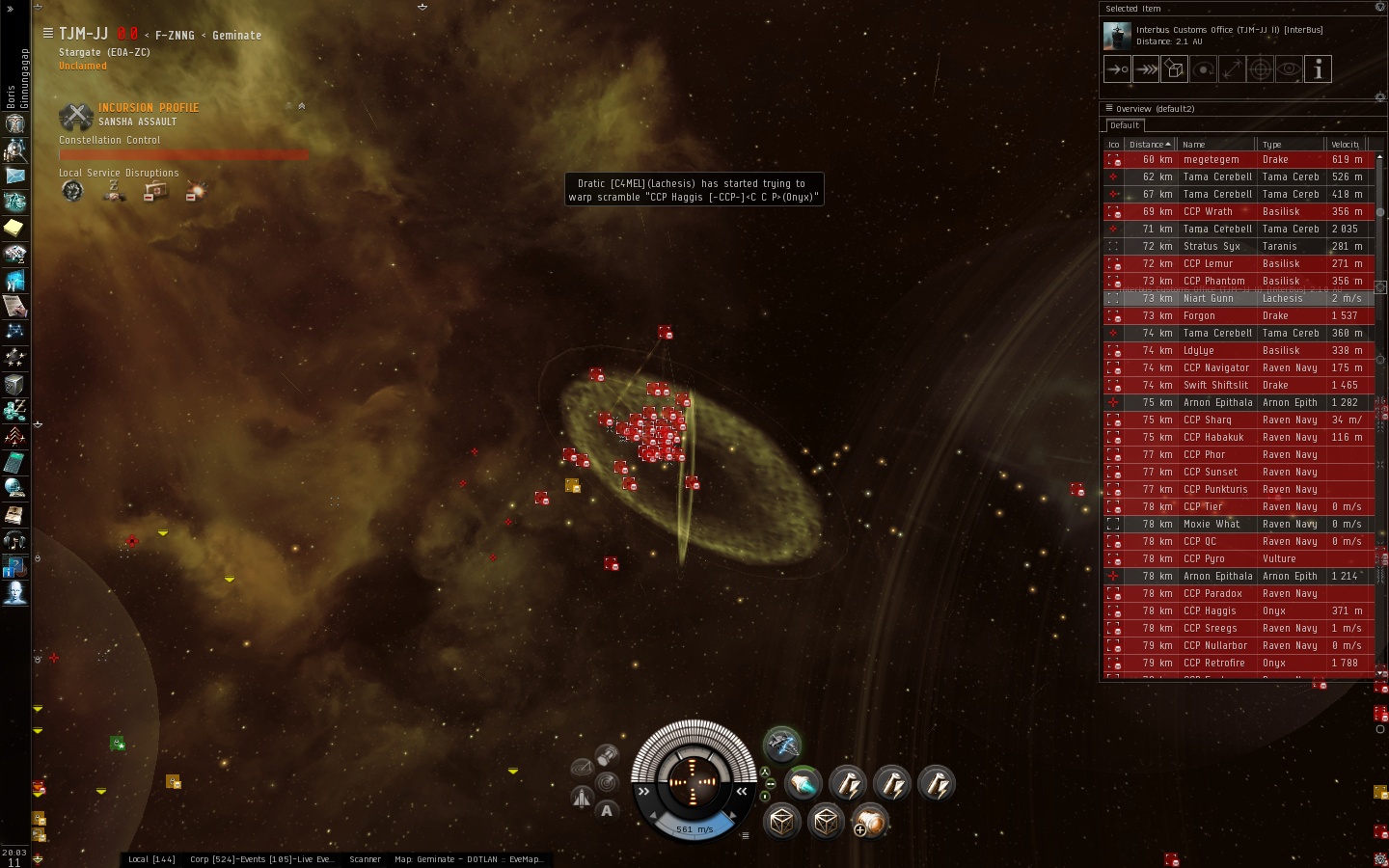The width and height of the screenshot is (1389, 868).
Task: Warp to the selected Interbus Customs Office
Action: pyautogui.click(x=1146, y=69)
